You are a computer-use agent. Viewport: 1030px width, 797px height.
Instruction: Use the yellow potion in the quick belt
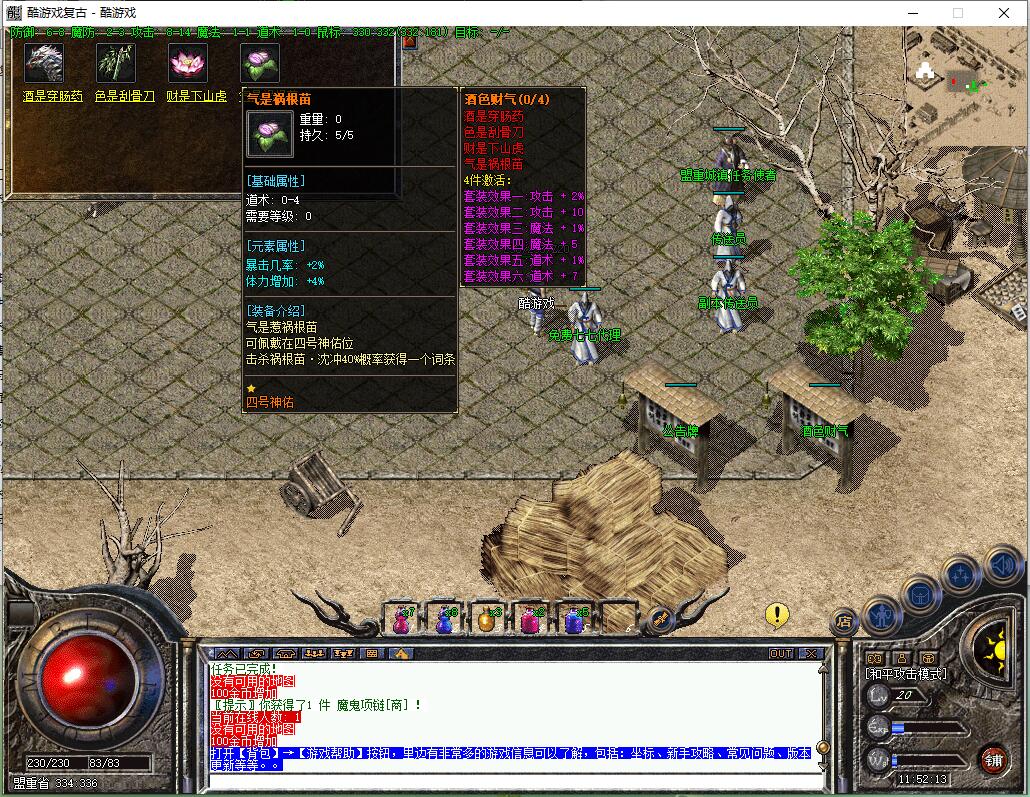(x=487, y=620)
